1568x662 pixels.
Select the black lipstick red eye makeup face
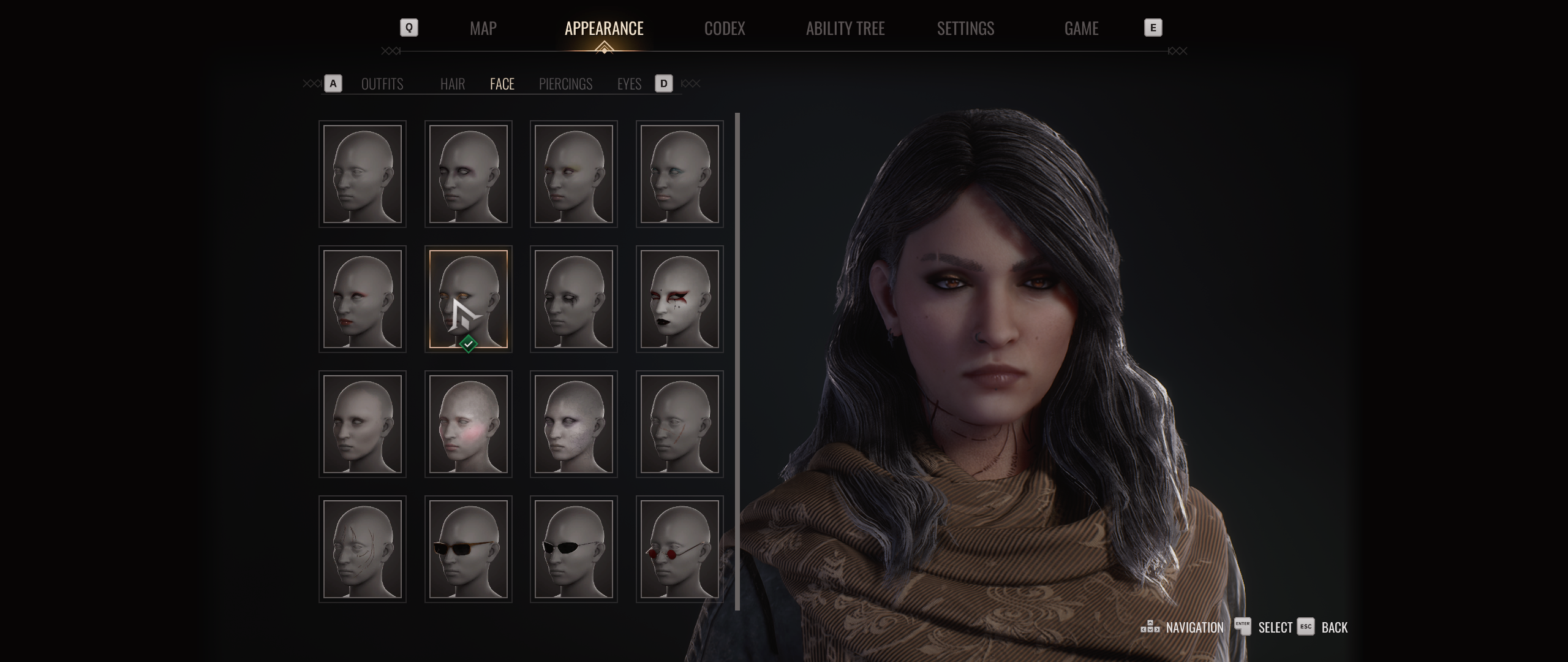[x=679, y=299]
